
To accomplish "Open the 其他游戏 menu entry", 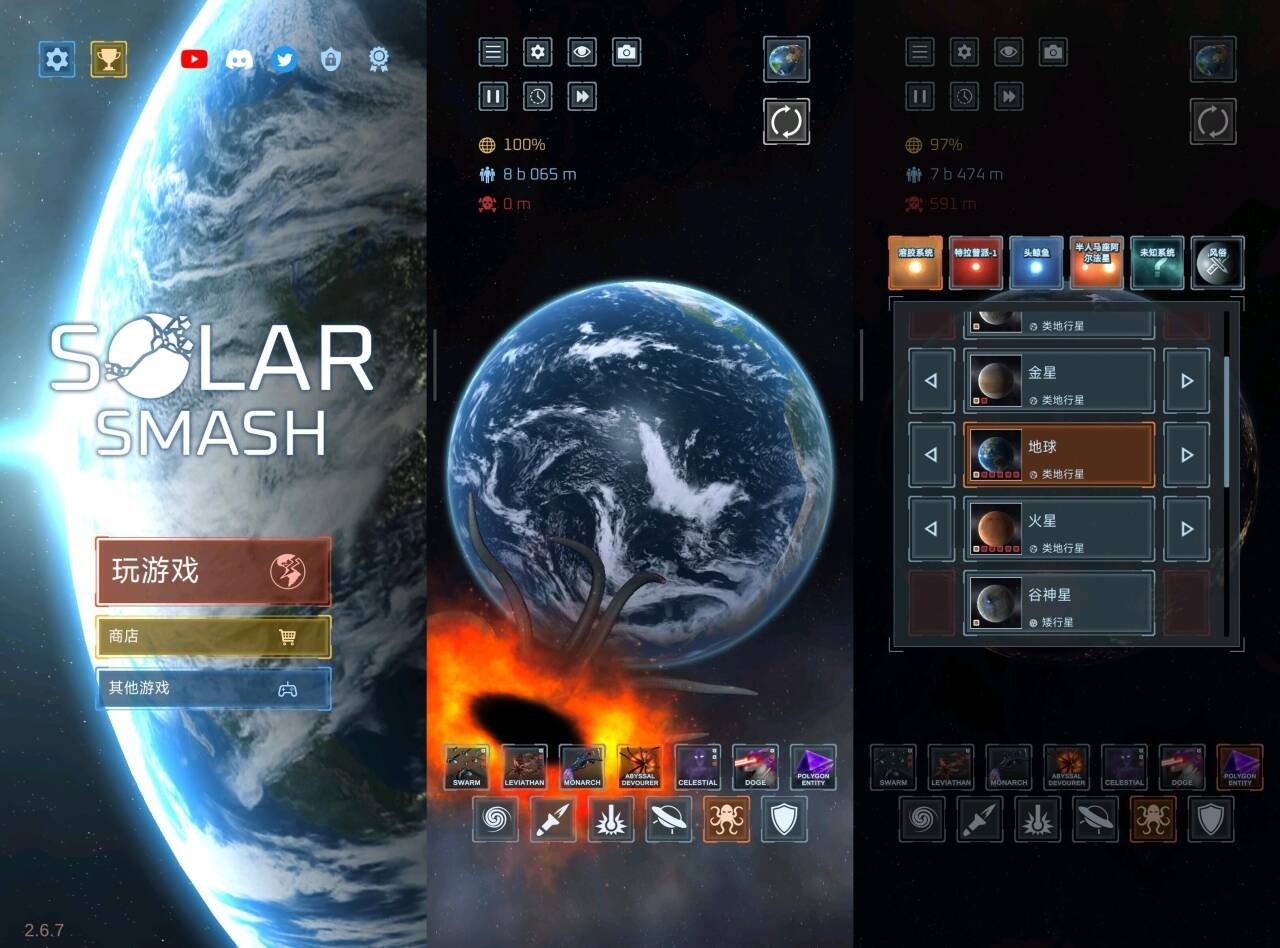I will pos(213,688).
